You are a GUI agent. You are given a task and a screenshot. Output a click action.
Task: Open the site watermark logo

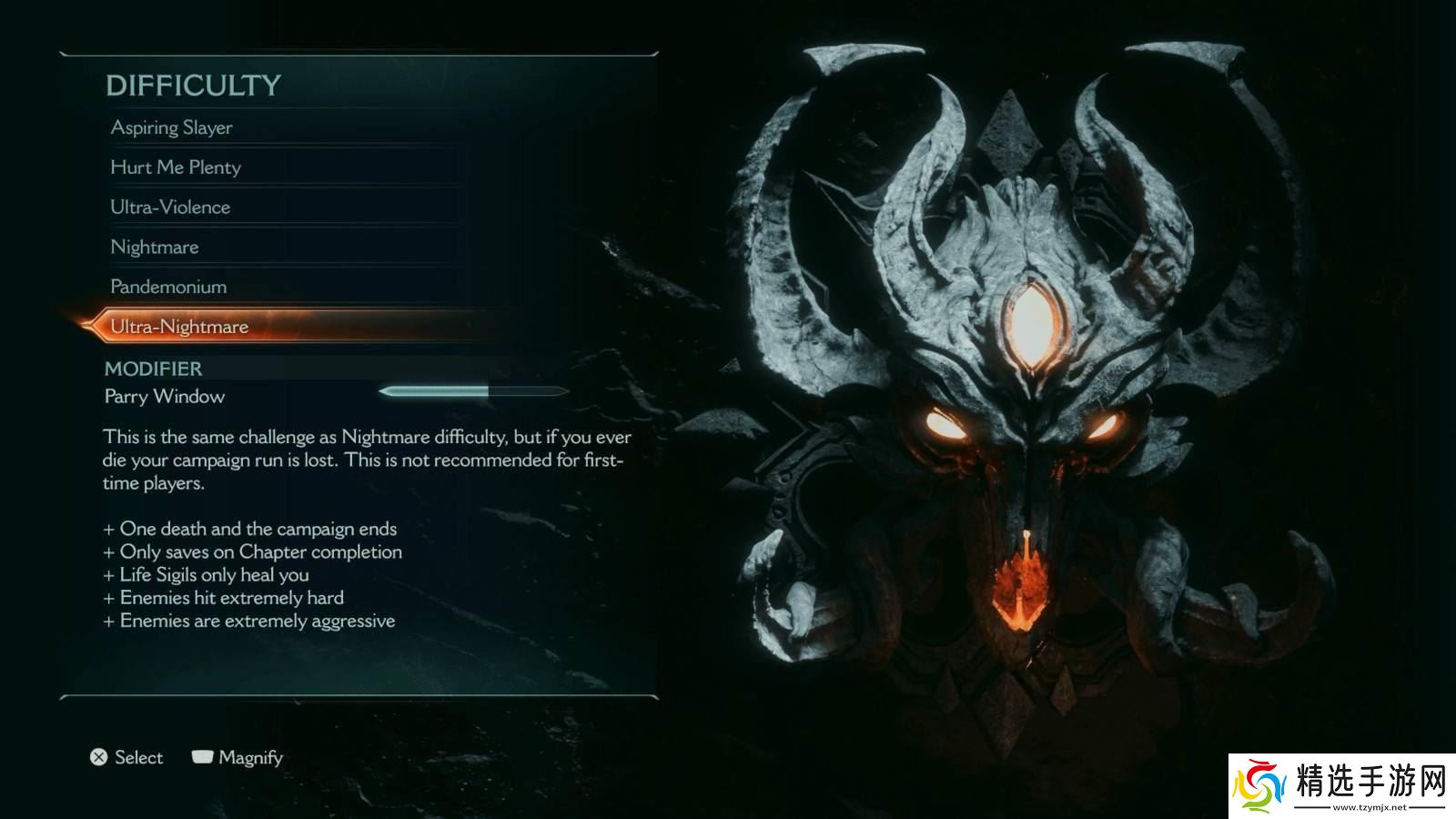(x=1341, y=785)
